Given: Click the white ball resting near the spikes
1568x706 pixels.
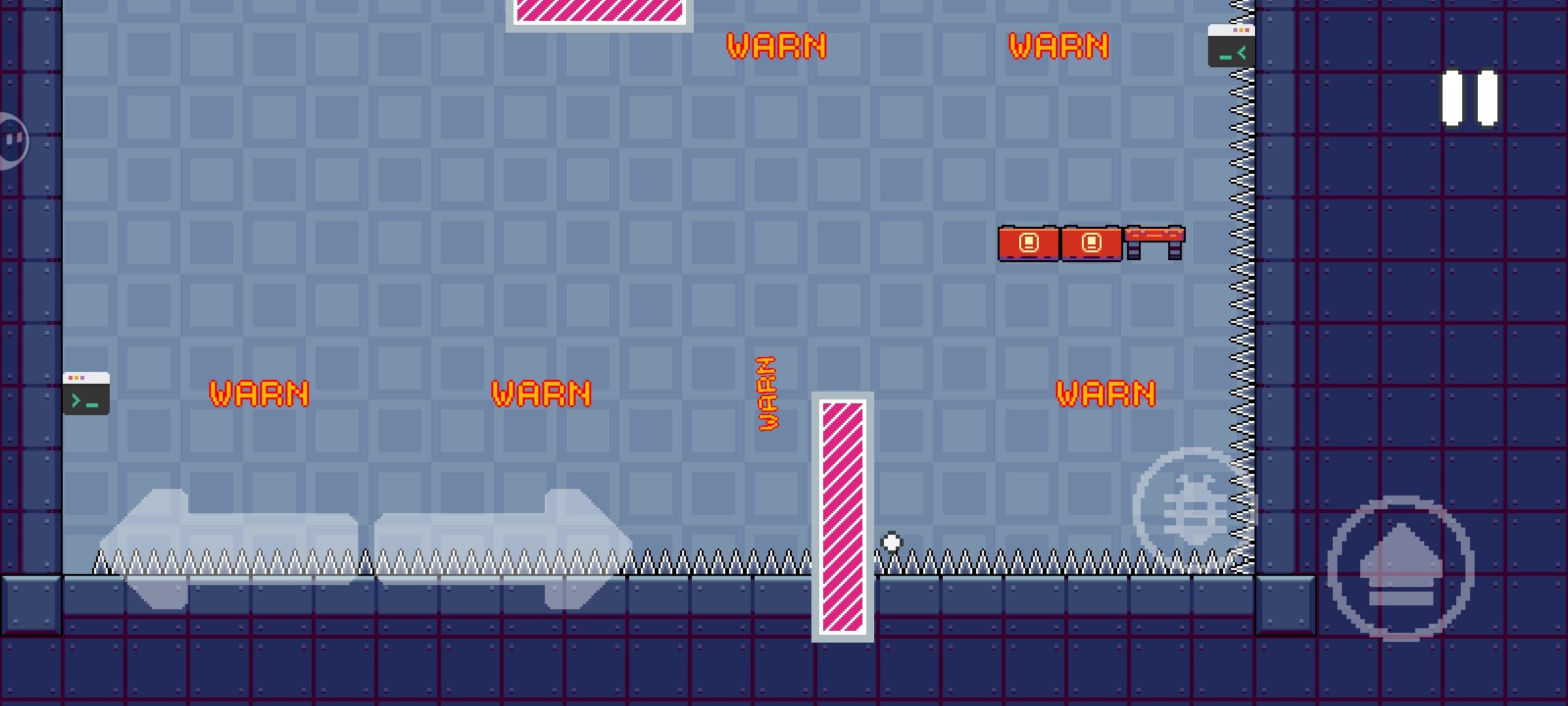Looking at the screenshot, I should 891,542.
